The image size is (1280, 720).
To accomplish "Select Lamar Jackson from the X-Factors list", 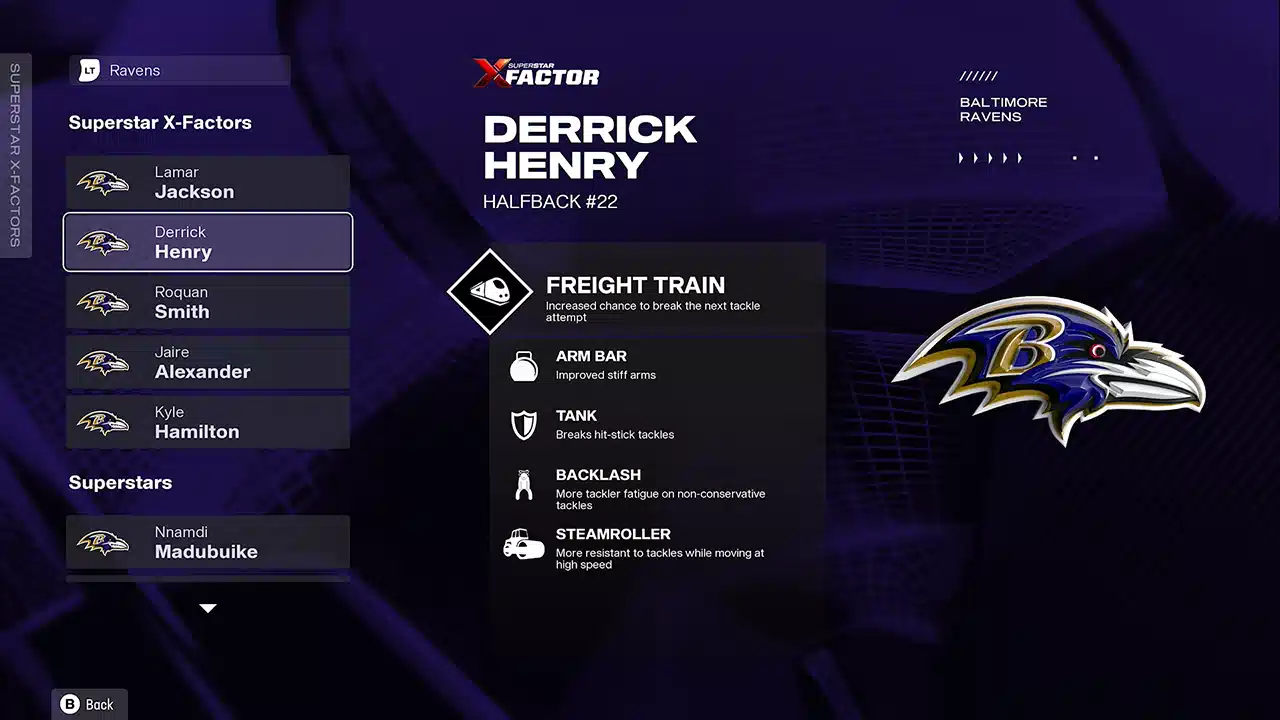I will (208, 182).
